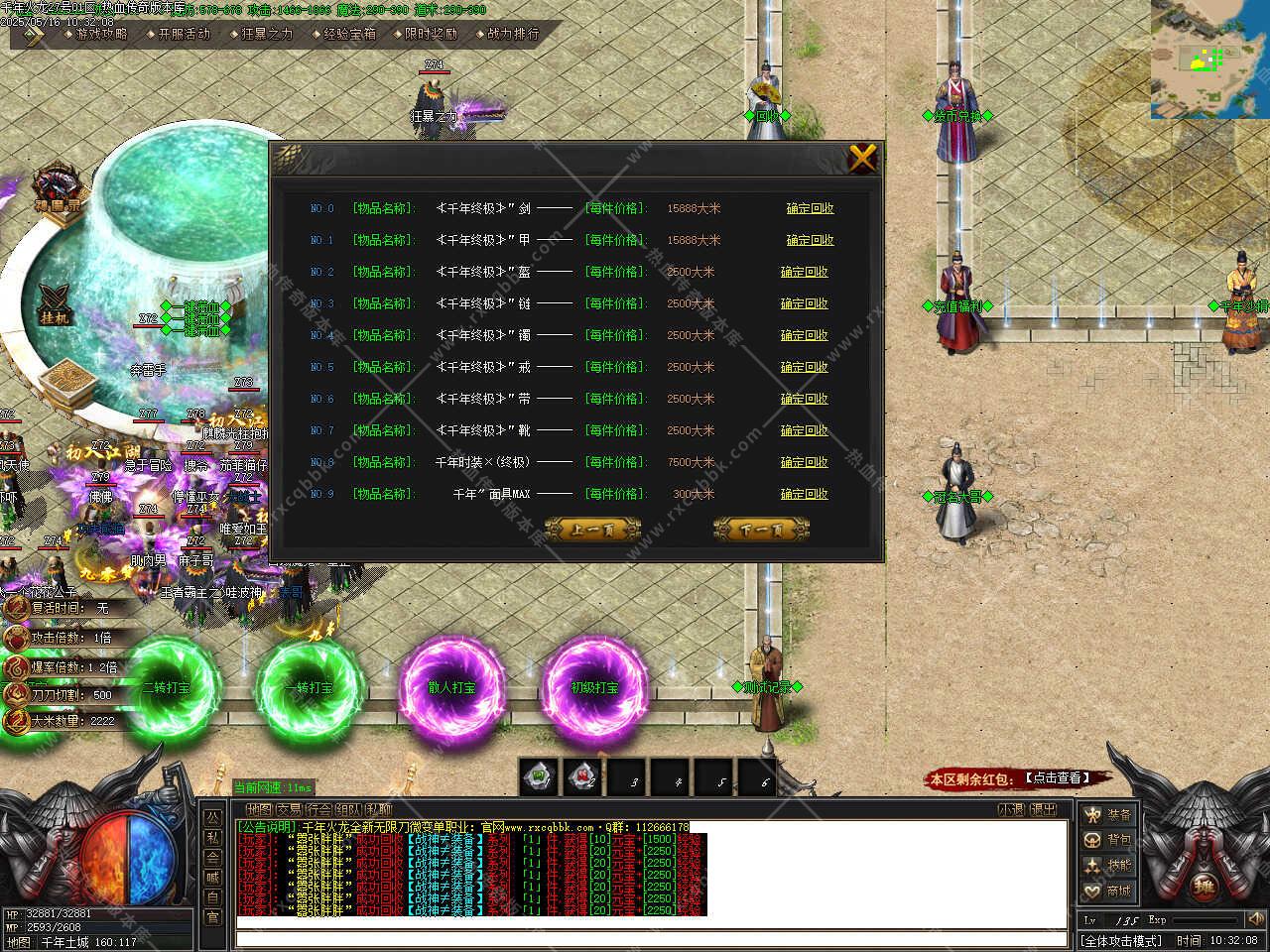Confirm recycling of 千年时装×(终极)

[804, 462]
